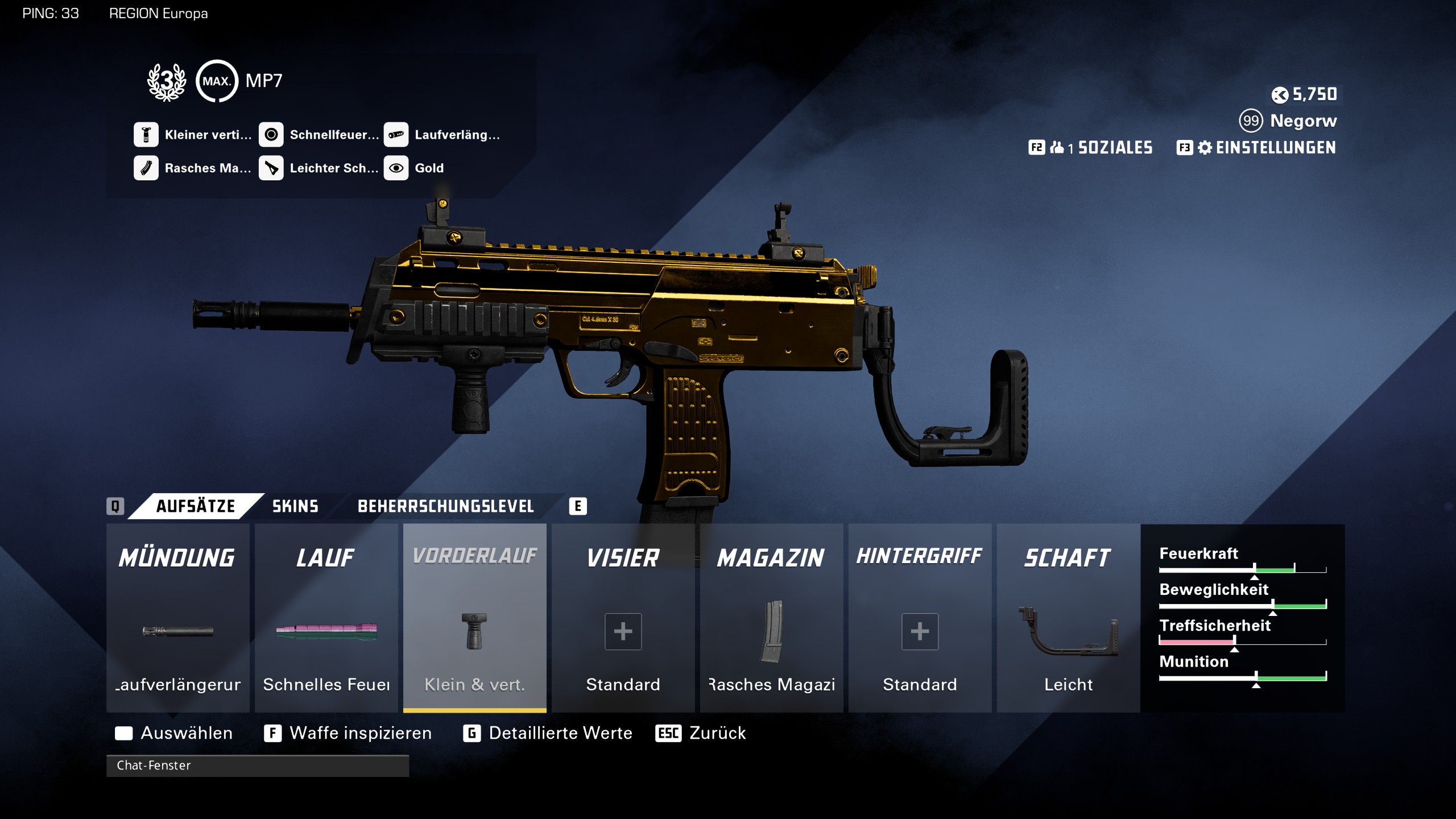Open the Beherrschungslevel tab
The width and height of the screenshot is (1456, 819).
pos(446,506)
